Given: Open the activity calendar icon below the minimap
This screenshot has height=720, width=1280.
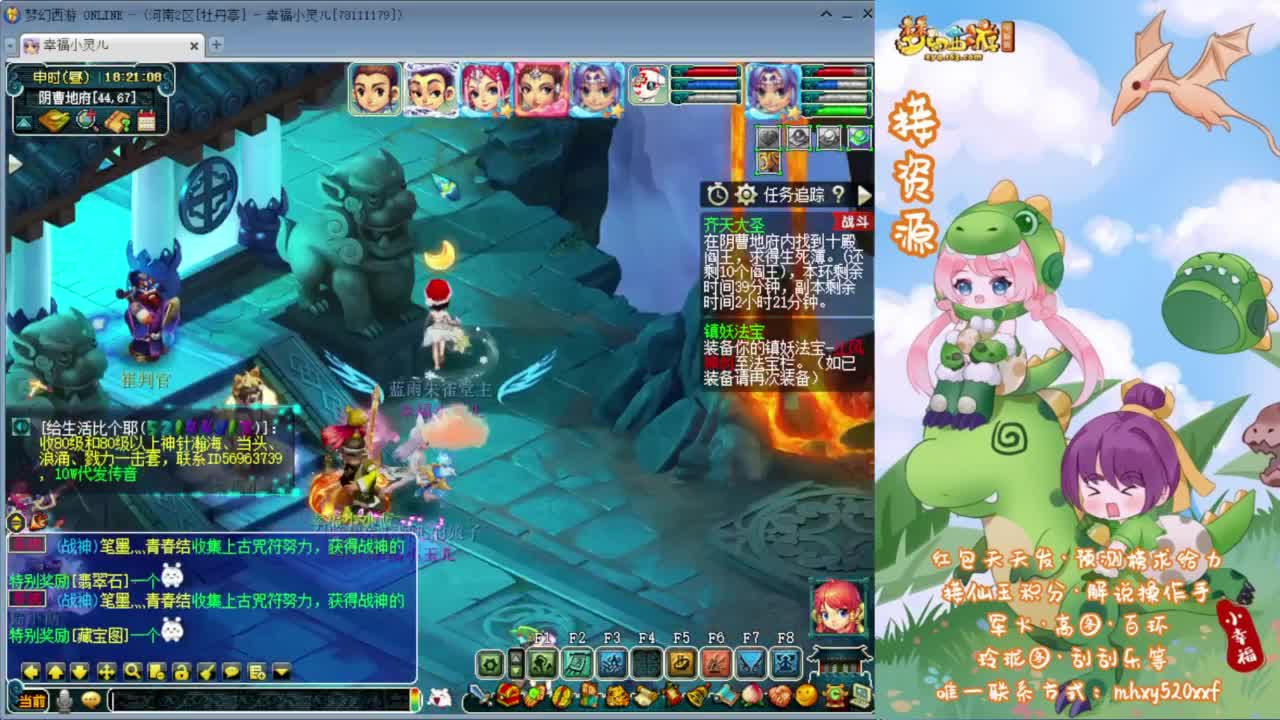Looking at the screenshot, I should [x=147, y=121].
